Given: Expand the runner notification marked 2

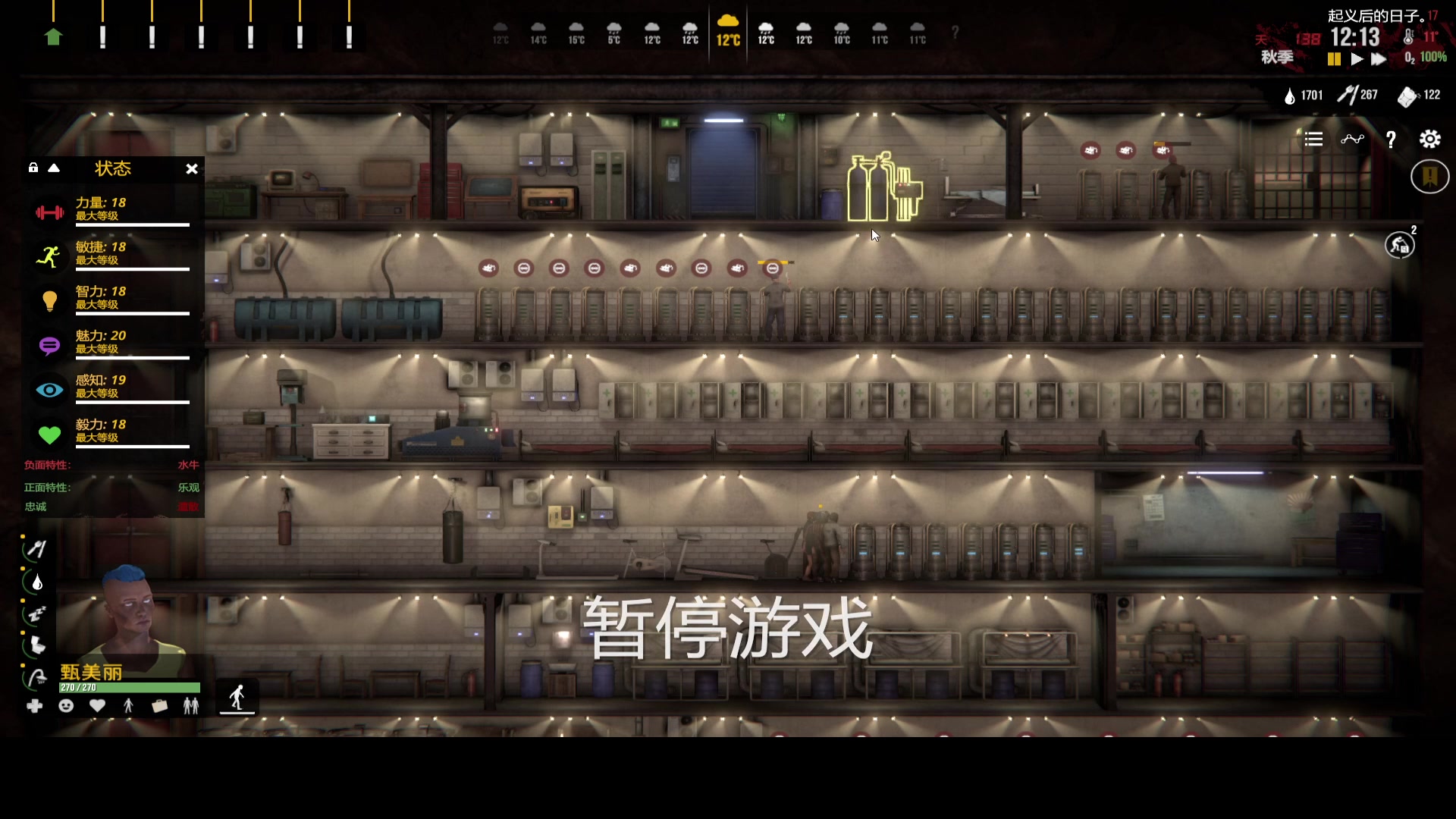Looking at the screenshot, I should coord(1401,244).
